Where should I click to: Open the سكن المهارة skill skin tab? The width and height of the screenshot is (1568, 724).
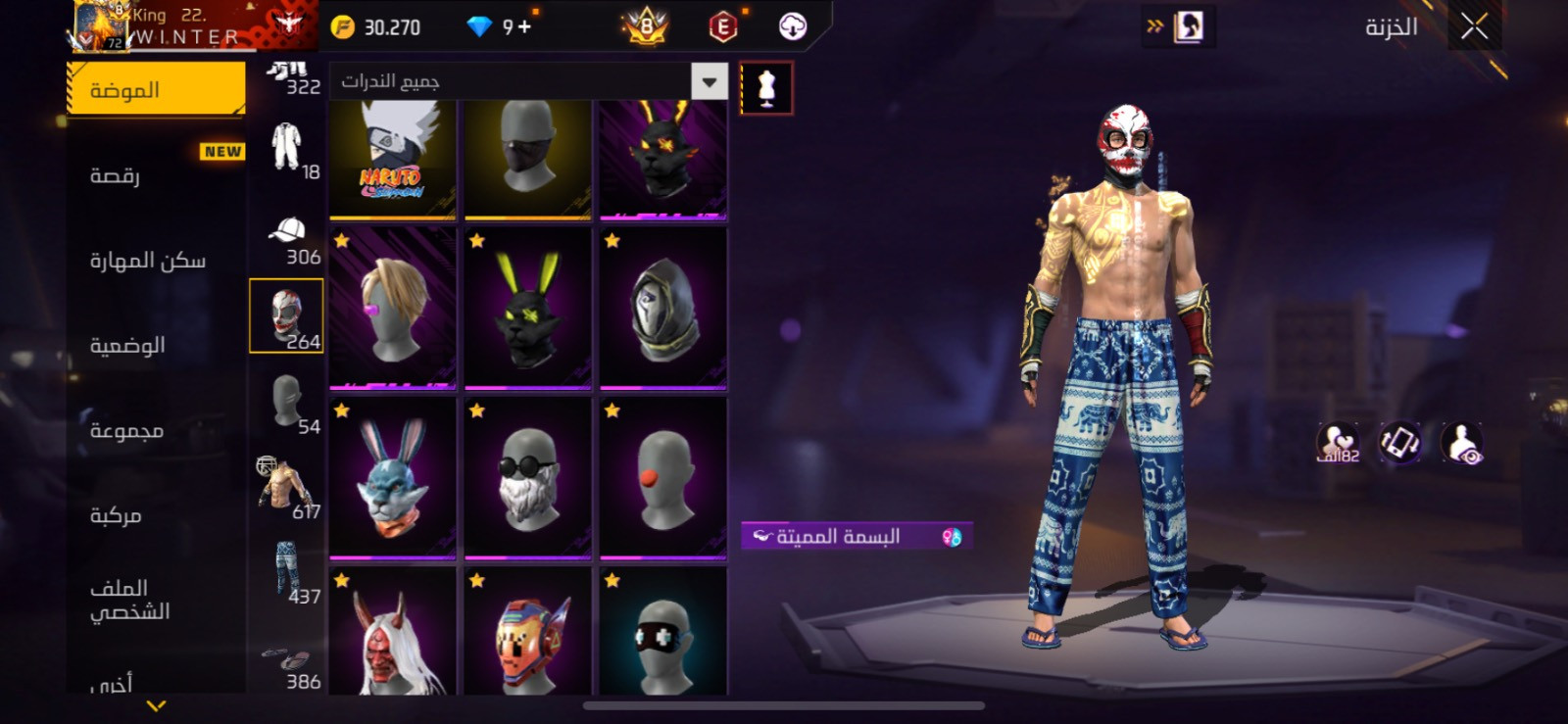coord(148,261)
